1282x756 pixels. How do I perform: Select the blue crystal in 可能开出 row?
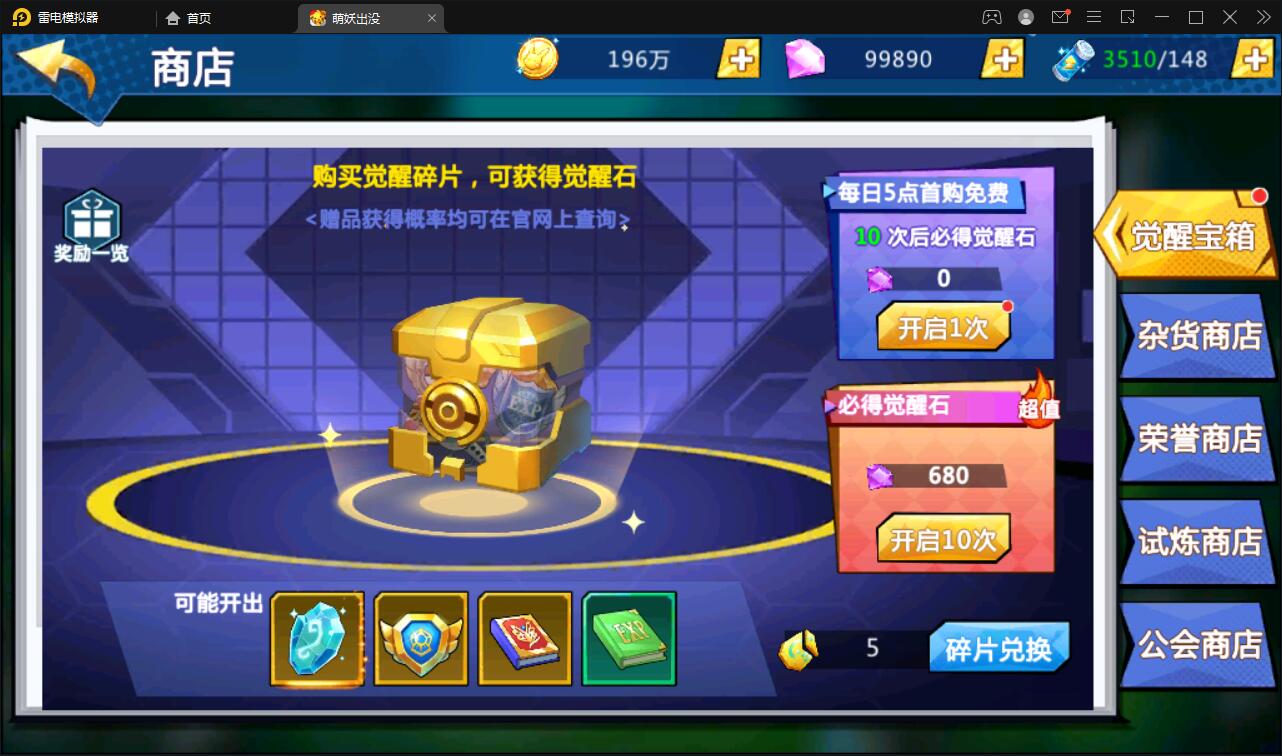(x=317, y=638)
